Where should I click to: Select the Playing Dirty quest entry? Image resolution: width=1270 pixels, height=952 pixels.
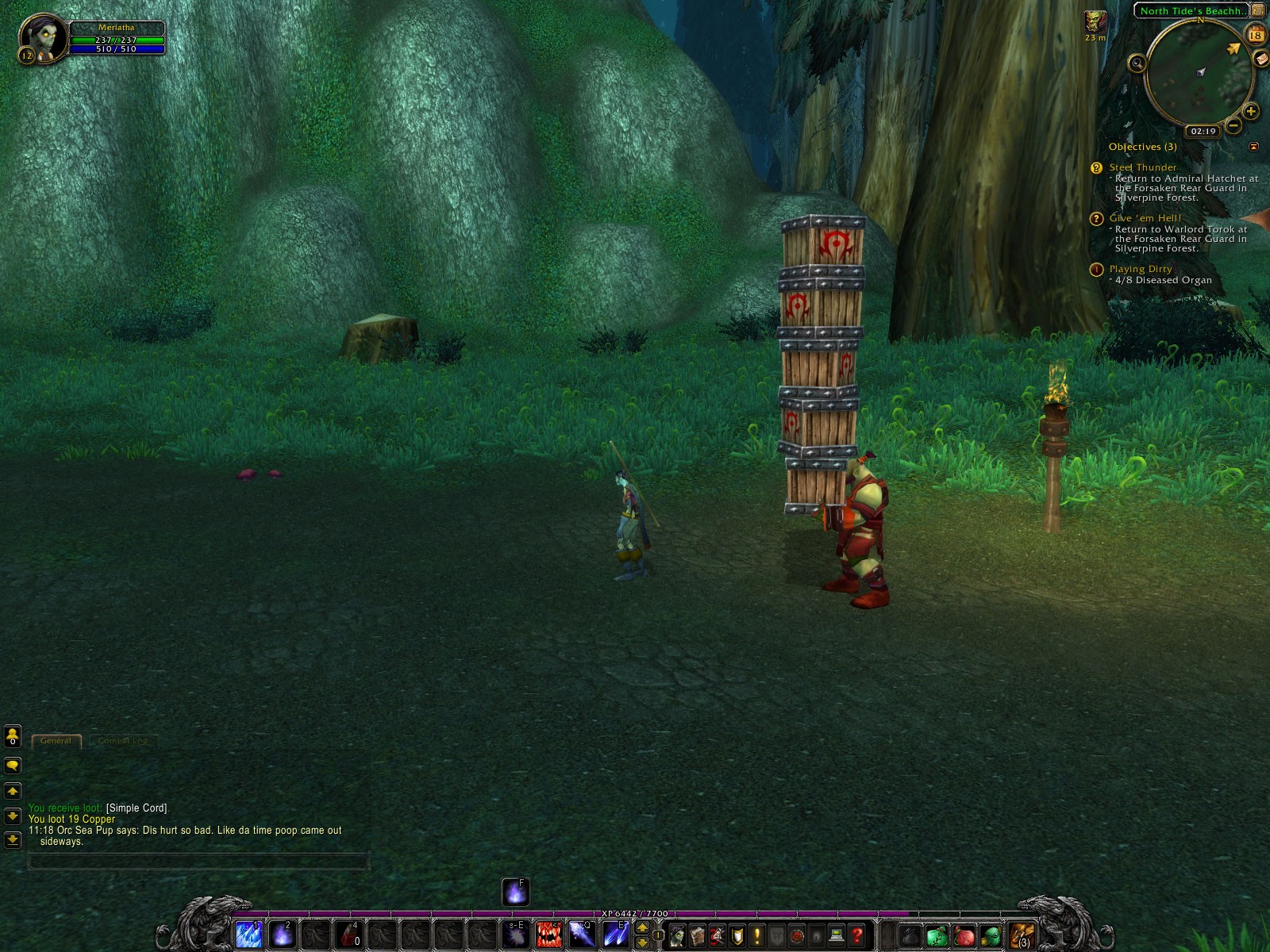1140,269
